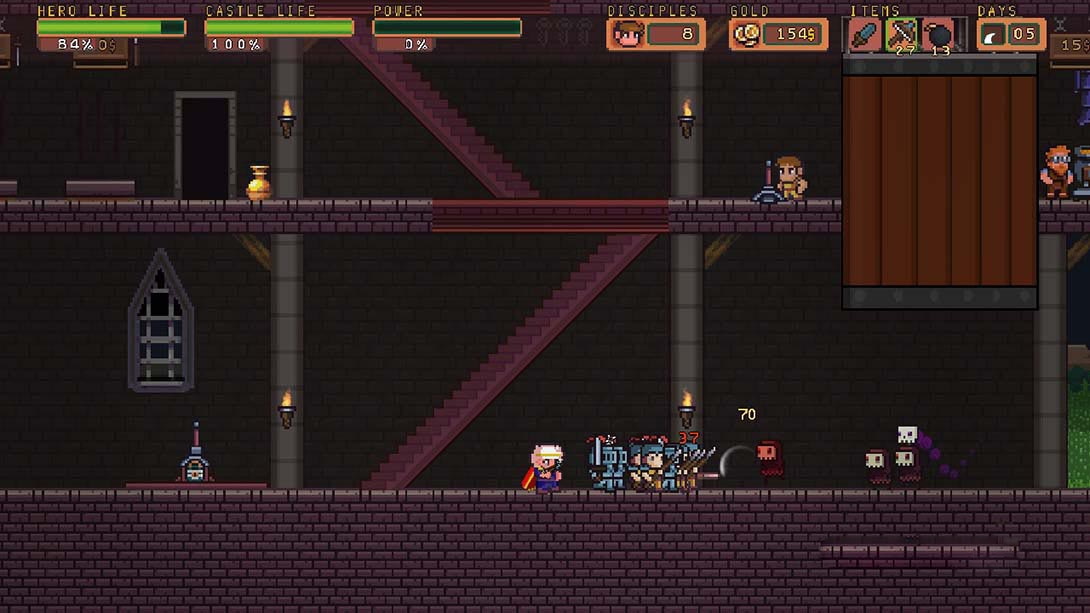Click the disciples face icon

(x=626, y=35)
